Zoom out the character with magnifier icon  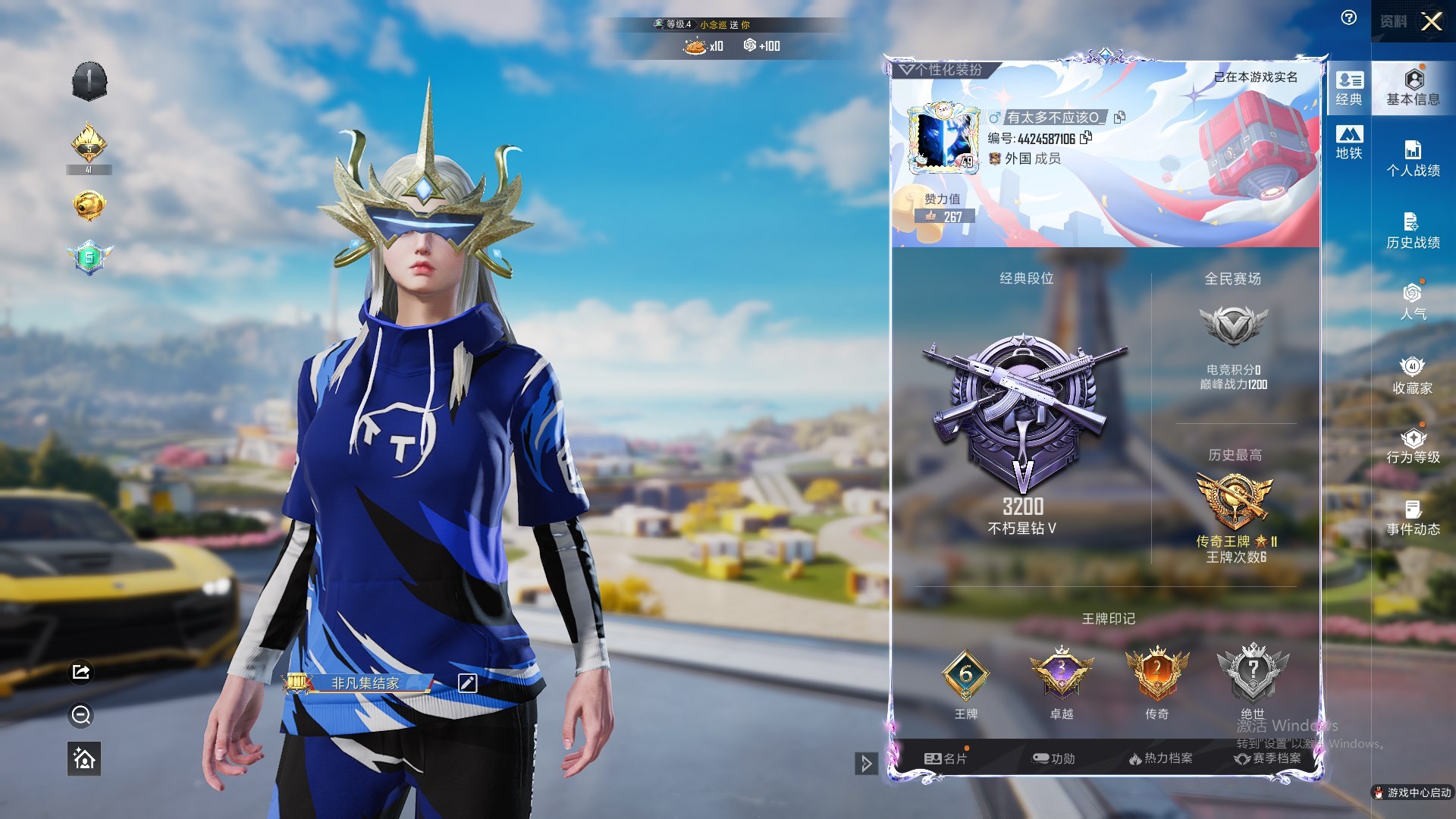pyautogui.click(x=81, y=715)
